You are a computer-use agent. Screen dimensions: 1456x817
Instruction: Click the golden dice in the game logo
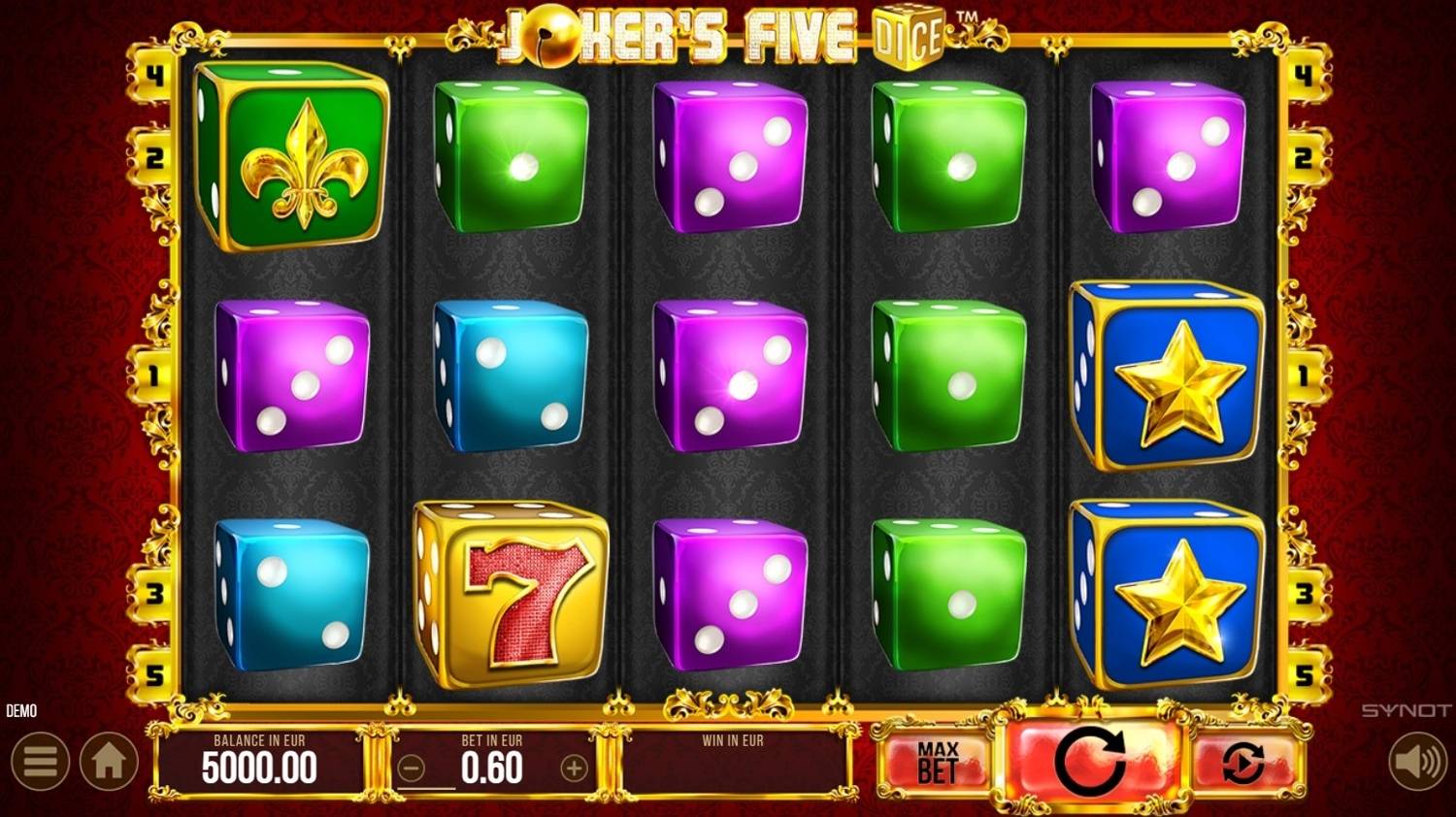909,37
